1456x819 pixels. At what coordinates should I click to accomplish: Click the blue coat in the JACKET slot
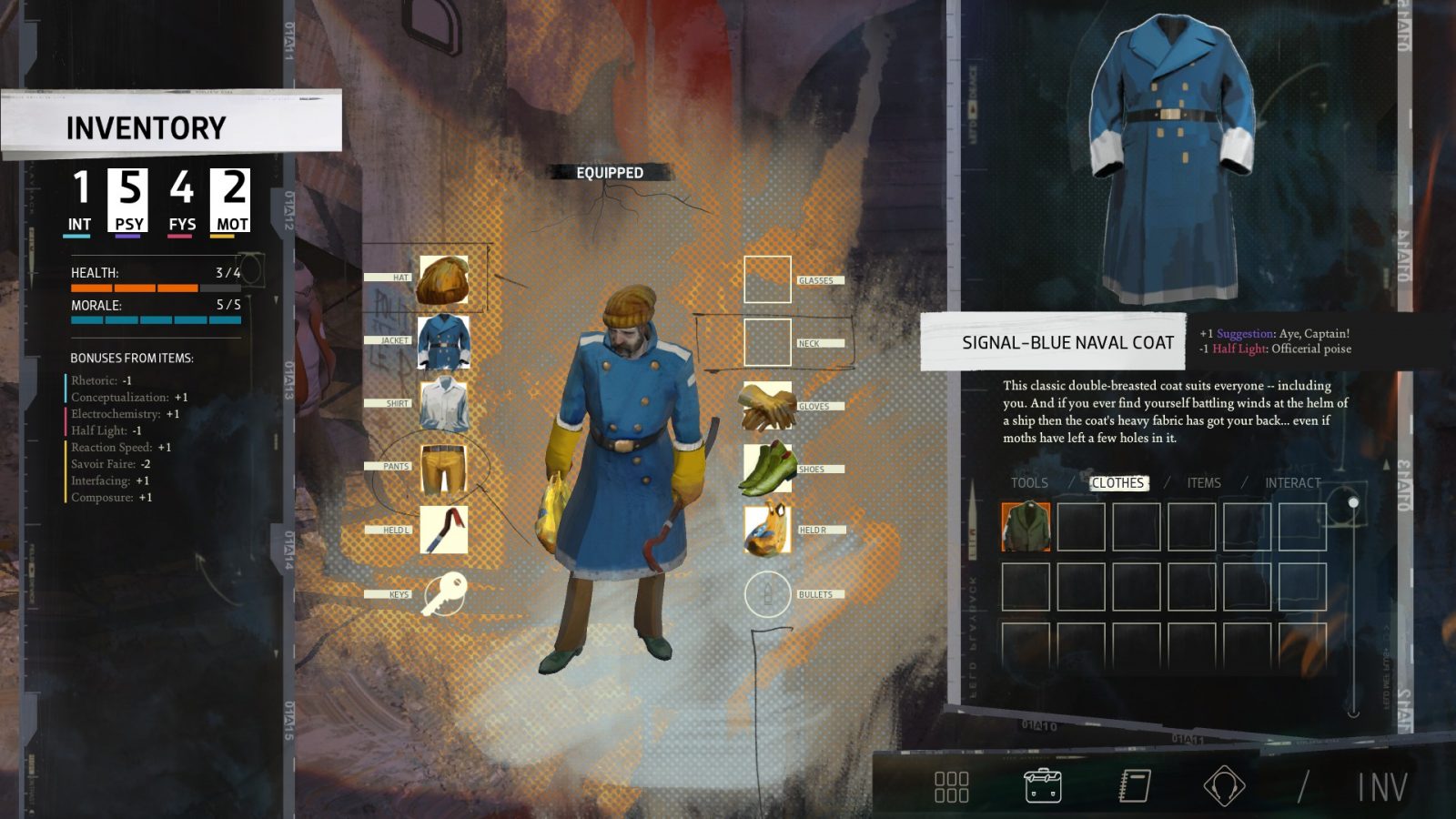(443, 340)
